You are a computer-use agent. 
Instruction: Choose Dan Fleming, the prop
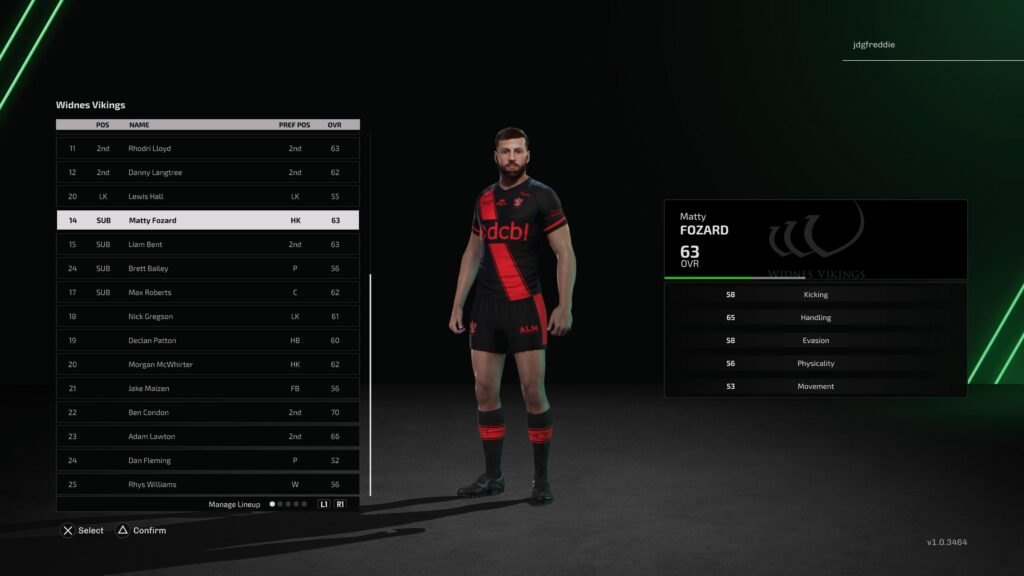point(207,460)
